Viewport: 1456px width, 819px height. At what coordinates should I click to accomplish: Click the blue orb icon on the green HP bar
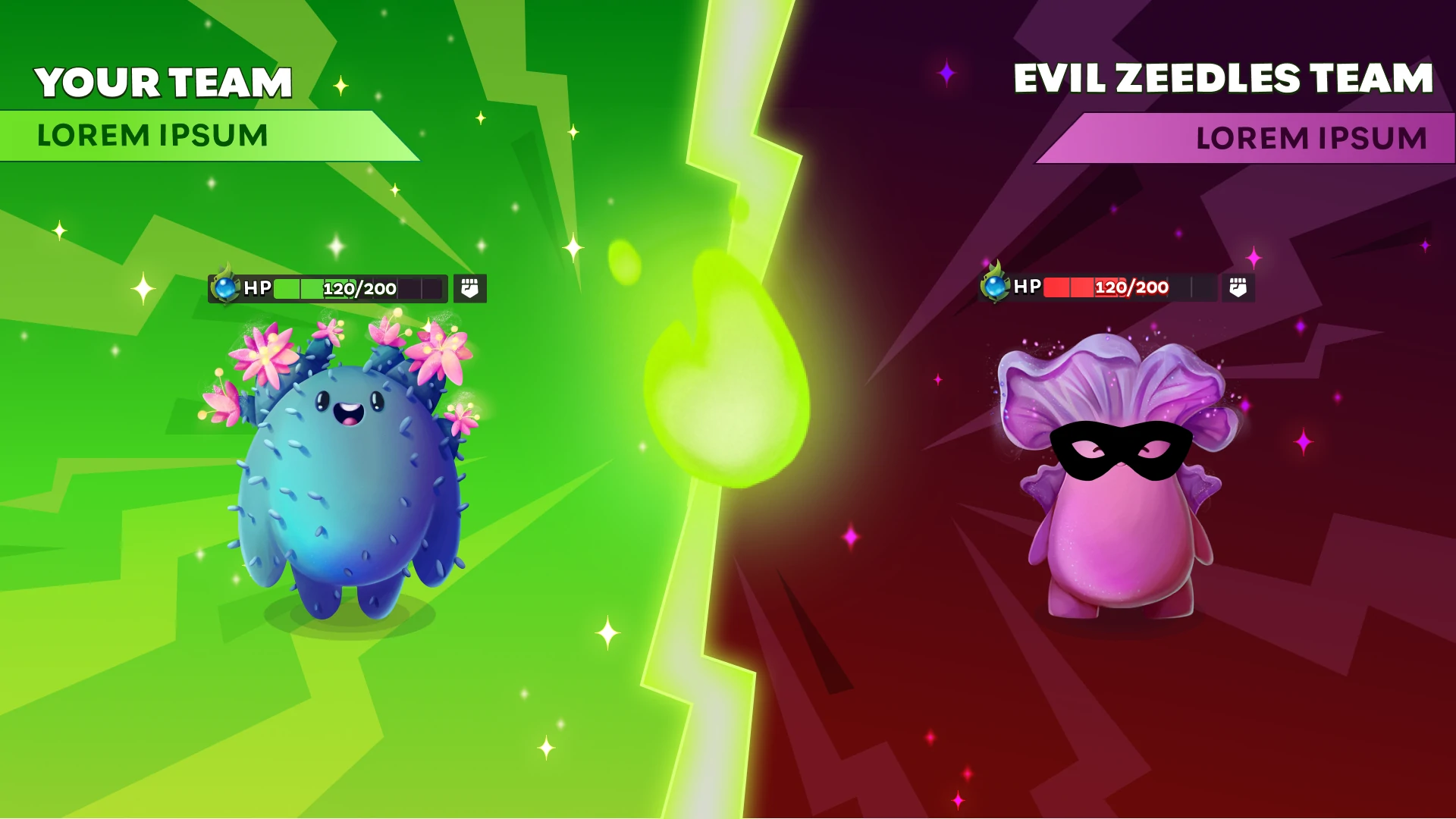click(224, 287)
